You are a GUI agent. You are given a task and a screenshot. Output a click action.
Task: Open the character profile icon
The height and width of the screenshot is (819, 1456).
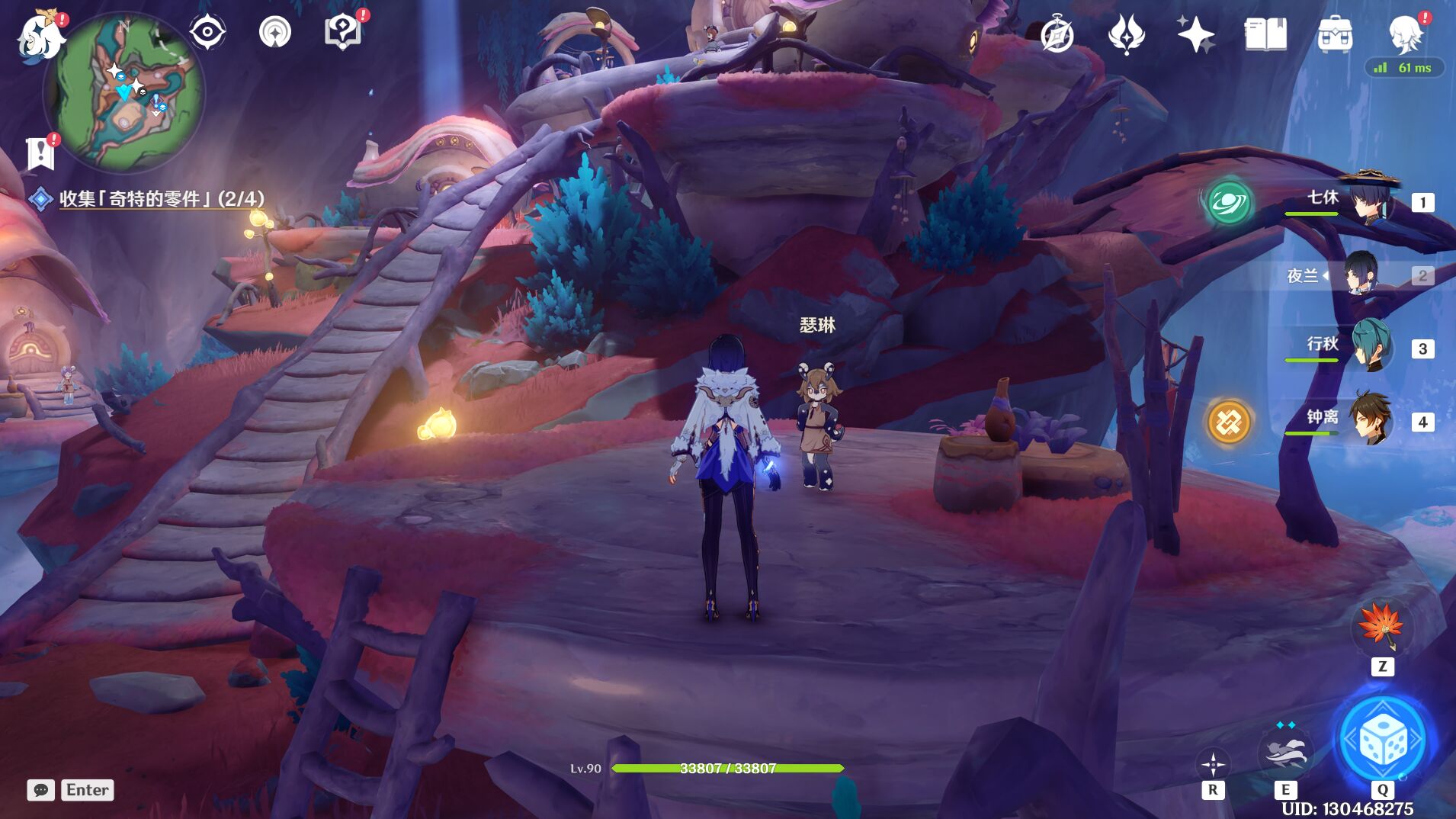(1406, 34)
